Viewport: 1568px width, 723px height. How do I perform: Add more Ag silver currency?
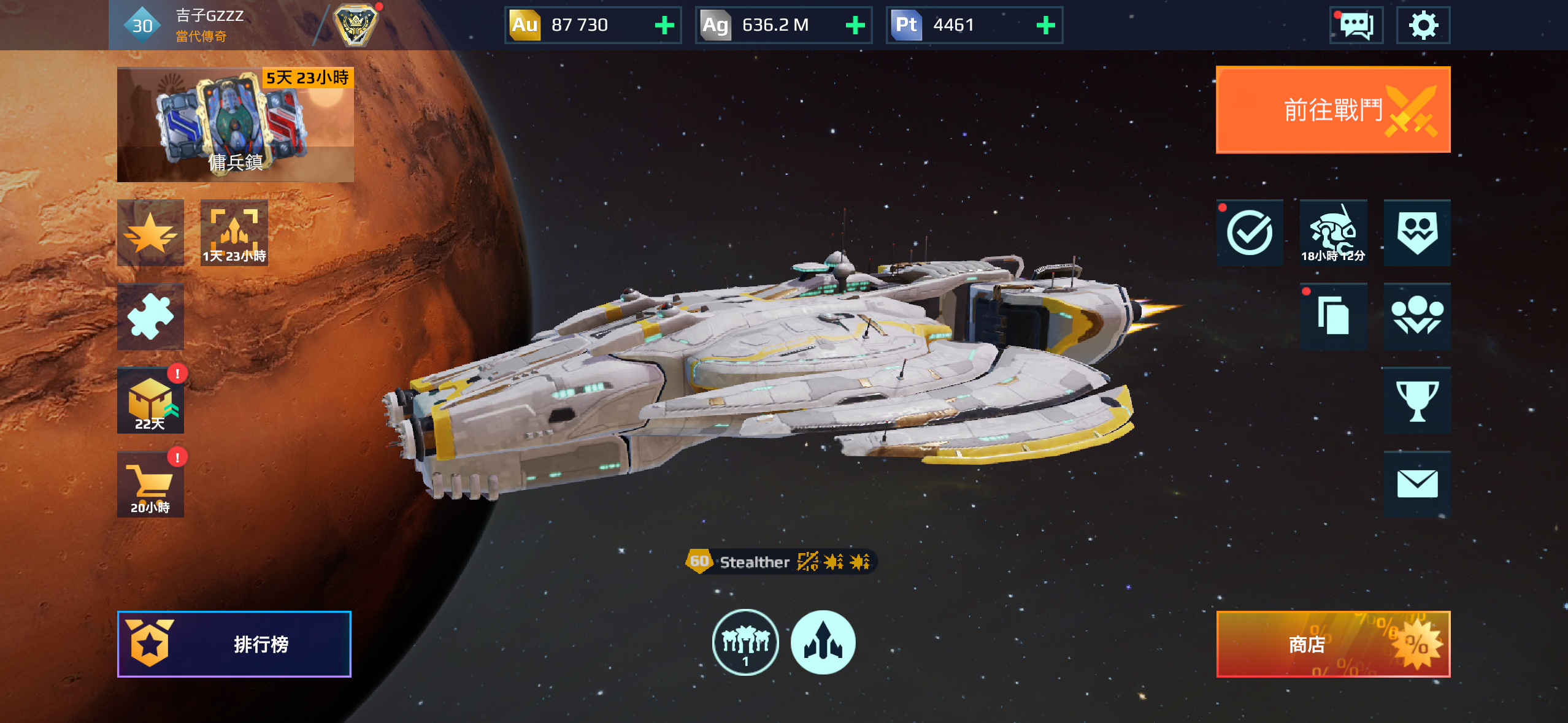pos(855,25)
